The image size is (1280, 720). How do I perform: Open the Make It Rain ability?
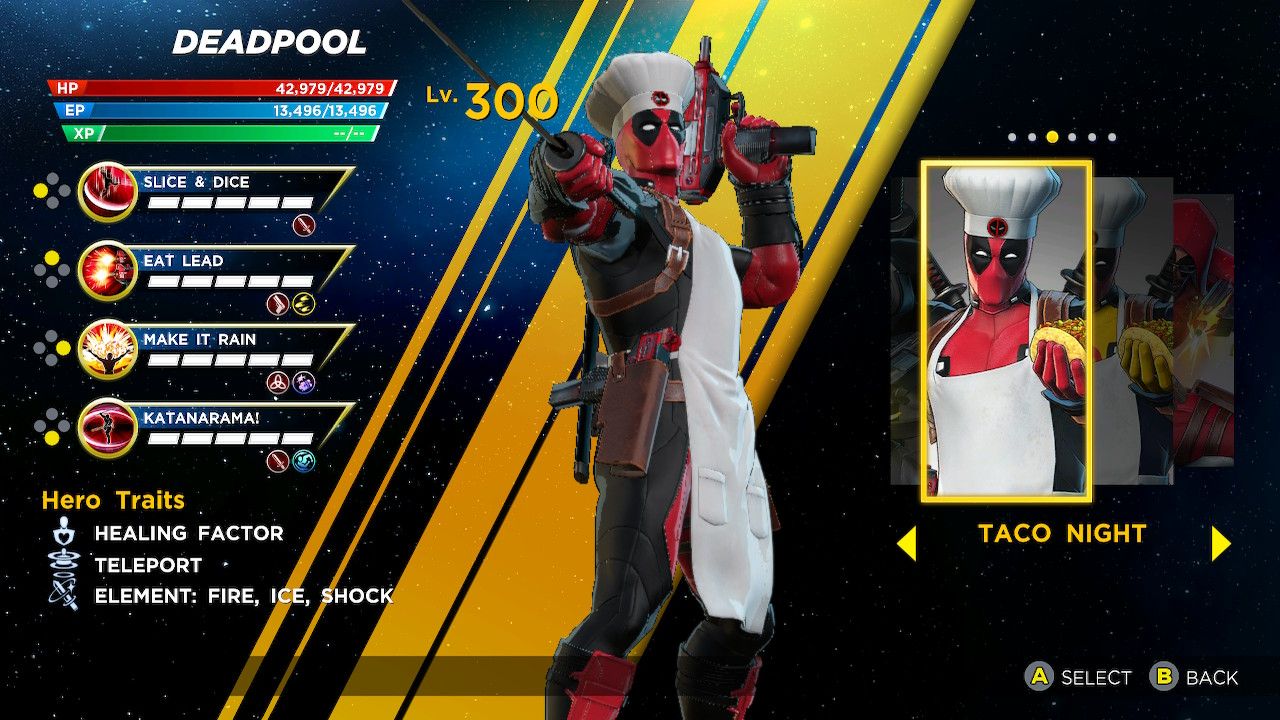click(107, 348)
